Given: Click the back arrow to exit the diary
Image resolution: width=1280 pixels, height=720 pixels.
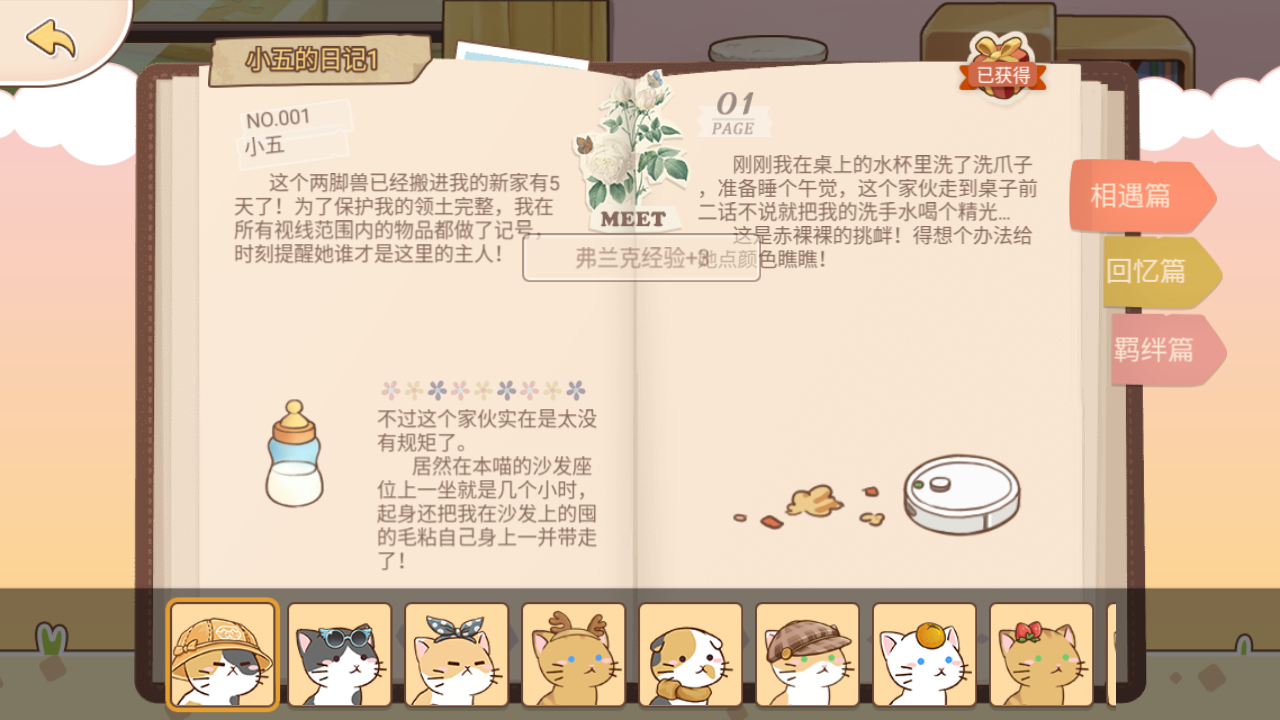Looking at the screenshot, I should coord(52,40).
